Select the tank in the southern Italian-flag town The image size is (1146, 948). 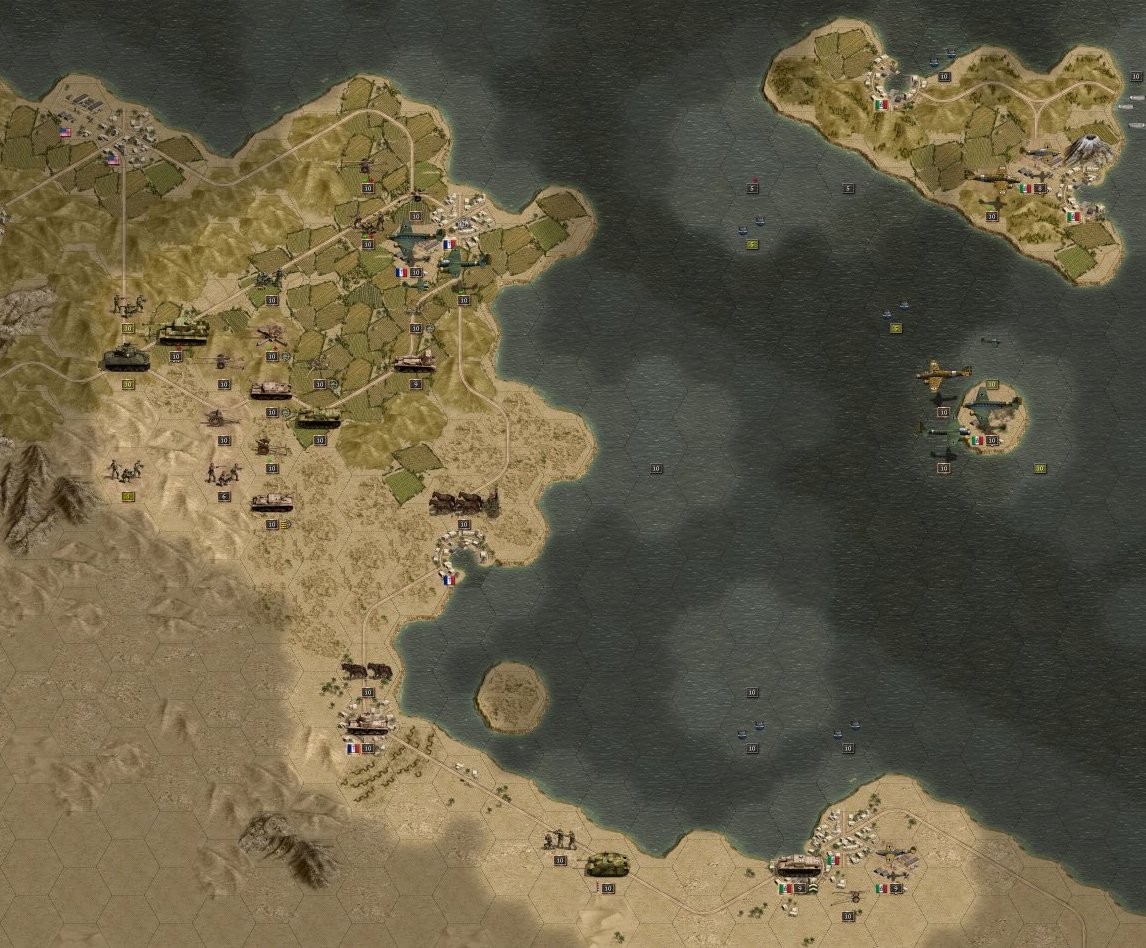[x=798, y=866]
